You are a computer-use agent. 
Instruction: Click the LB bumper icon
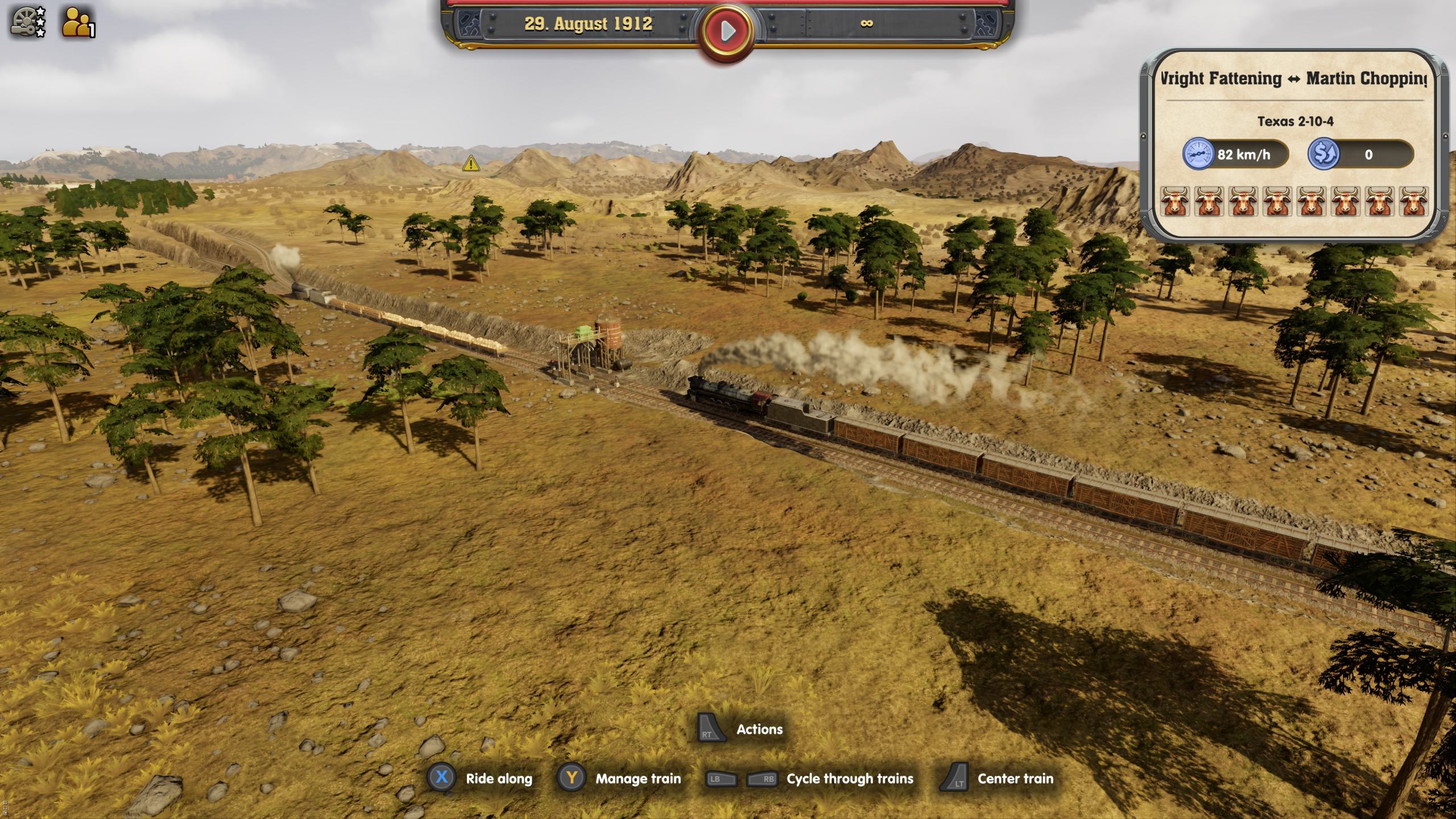click(x=721, y=779)
